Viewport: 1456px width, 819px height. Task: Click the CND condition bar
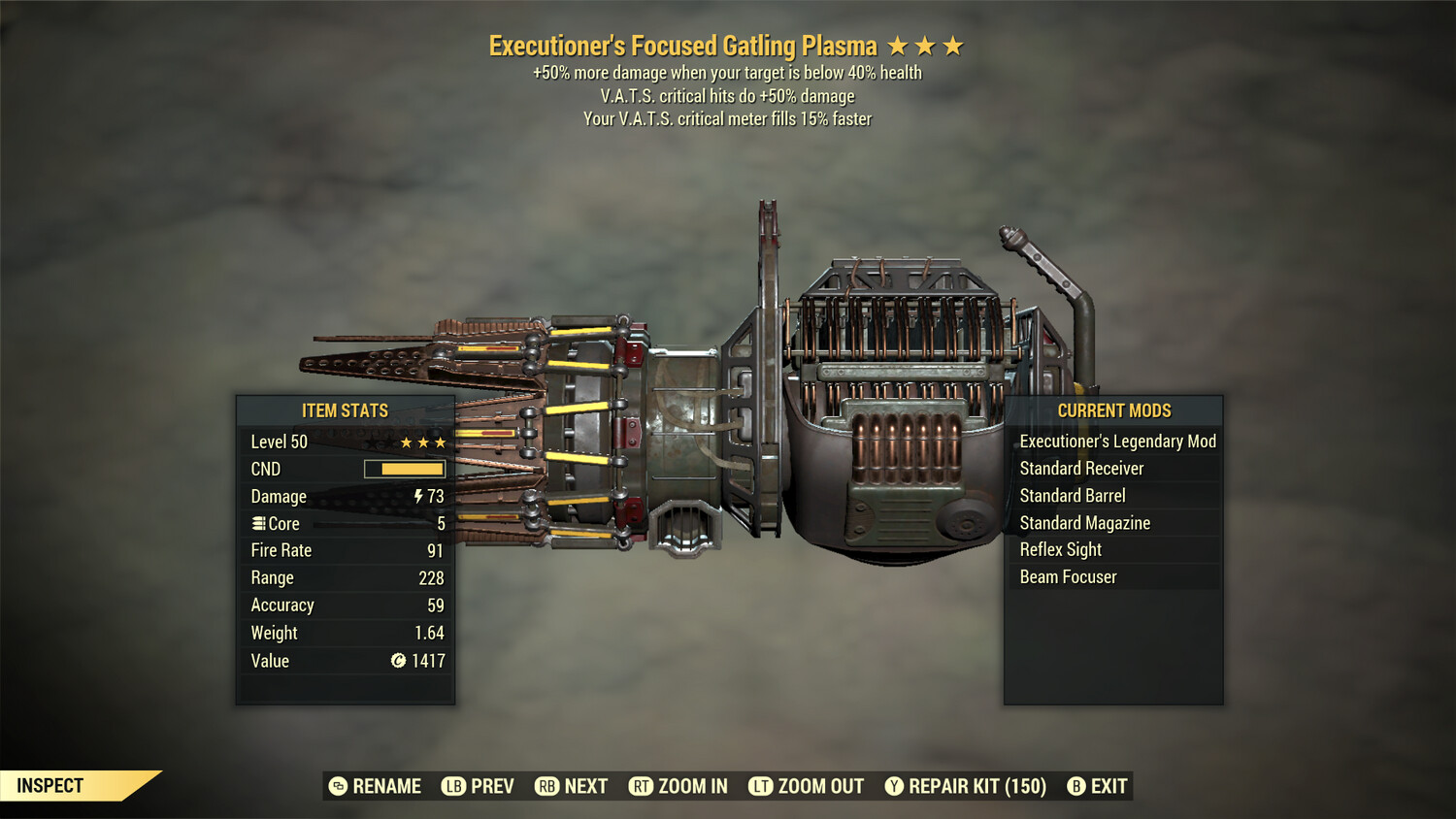[x=404, y=469]
